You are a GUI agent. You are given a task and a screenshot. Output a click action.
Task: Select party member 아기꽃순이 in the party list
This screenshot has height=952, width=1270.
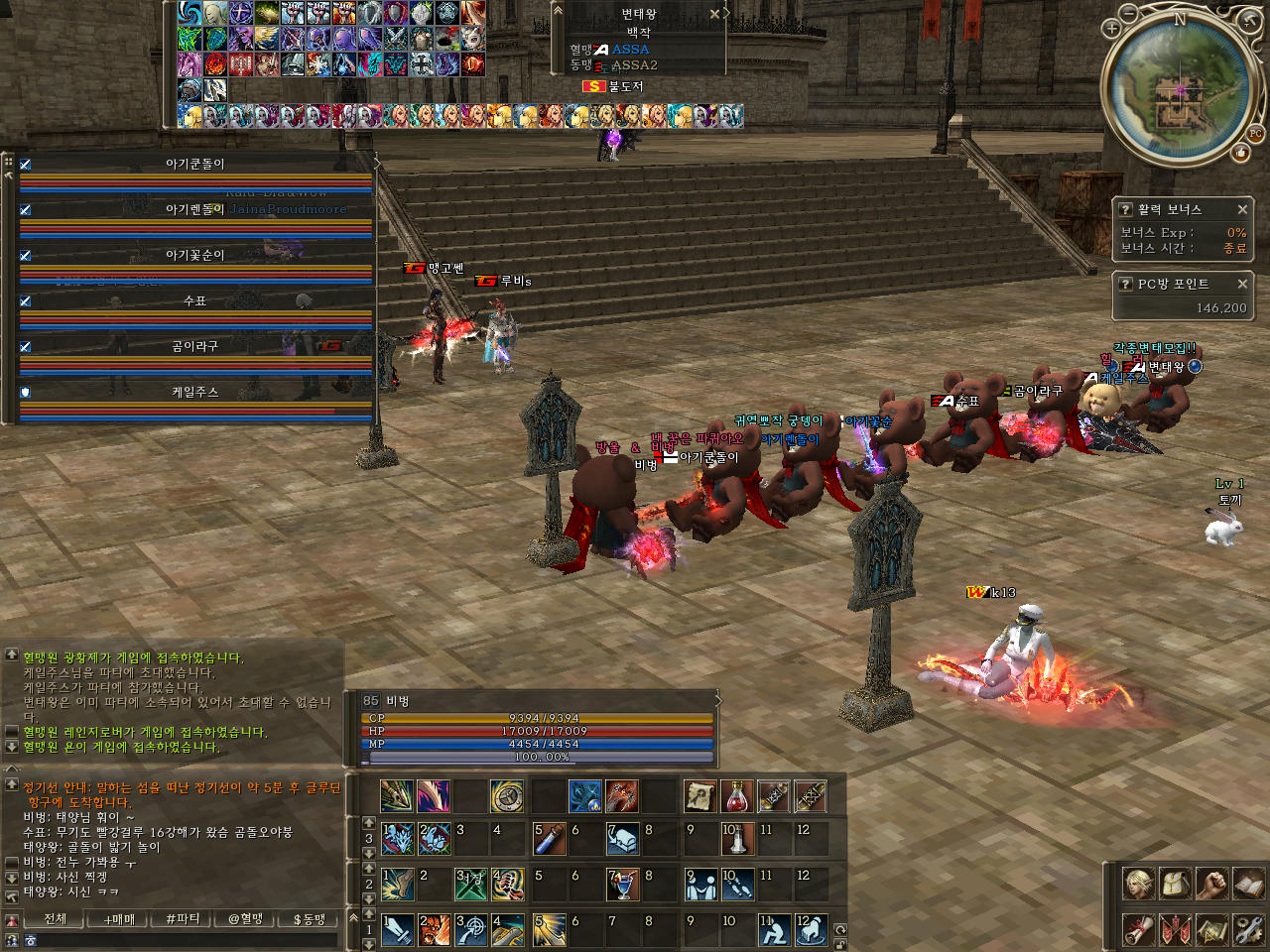click(x=195, y=256)
